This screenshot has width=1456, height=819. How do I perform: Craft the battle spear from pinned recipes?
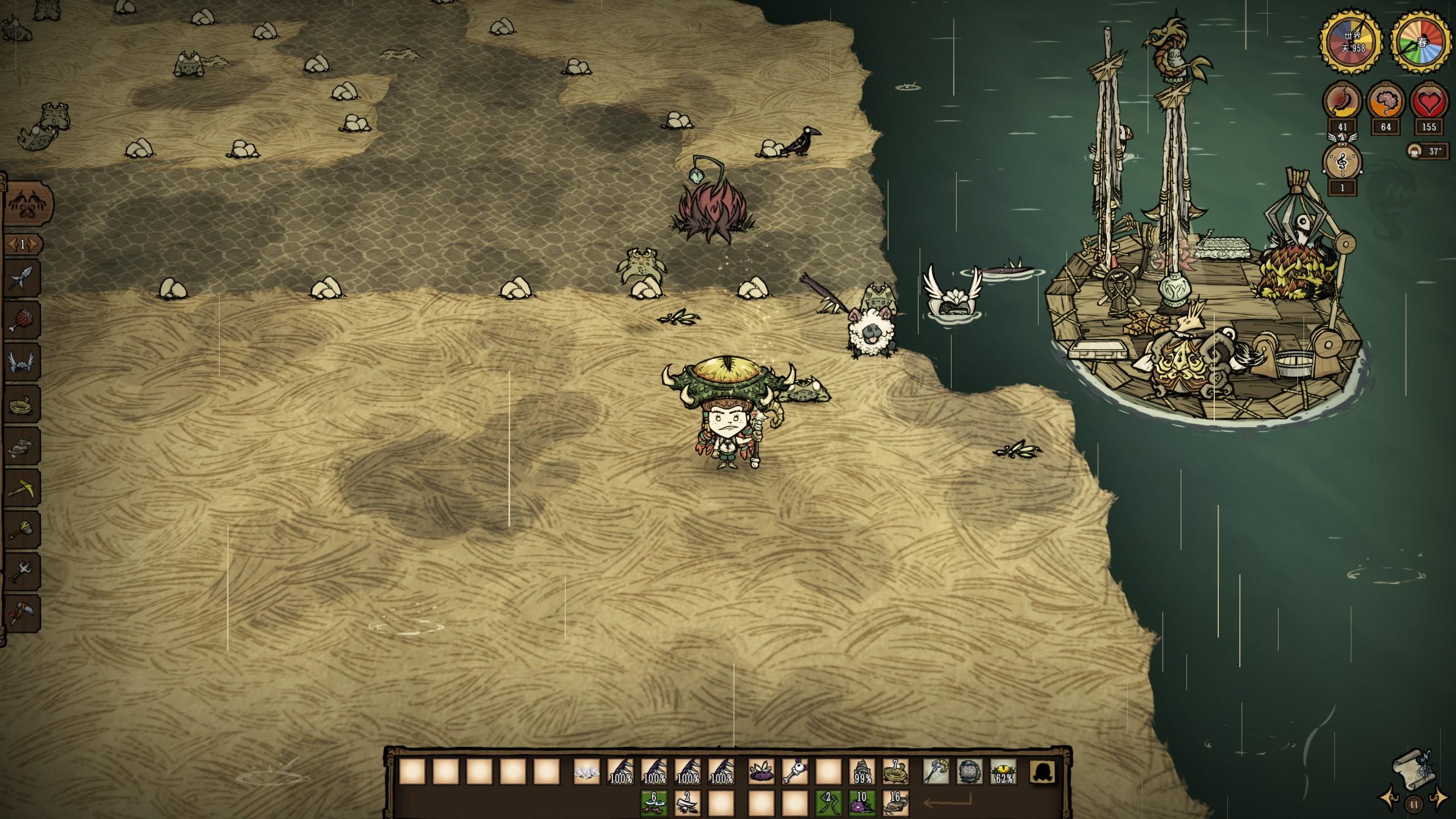pos(23,279)
